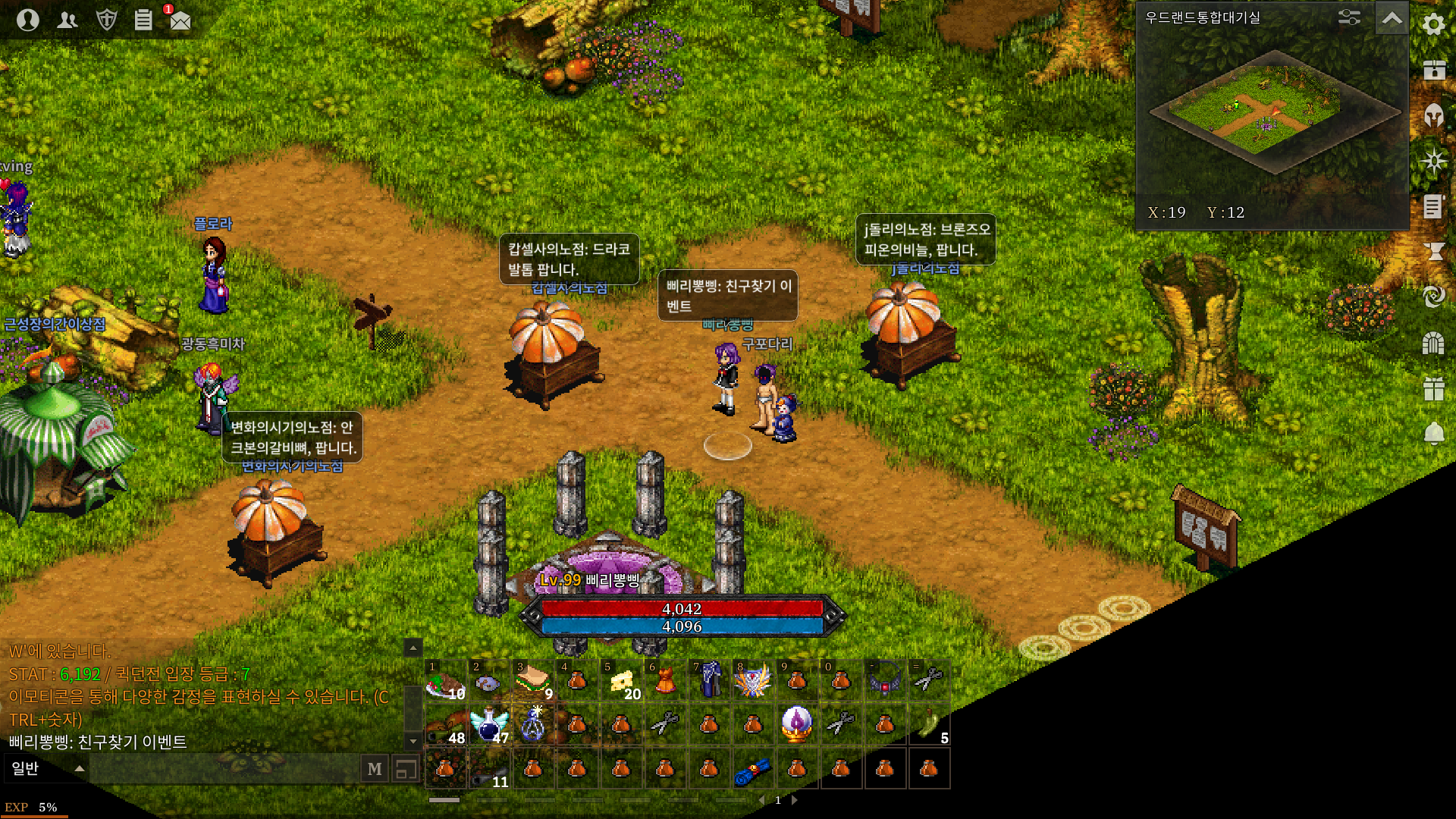The image size is (1456, 819).
Task: Open the helmet equipment icon
Action: pos(1433,115)
